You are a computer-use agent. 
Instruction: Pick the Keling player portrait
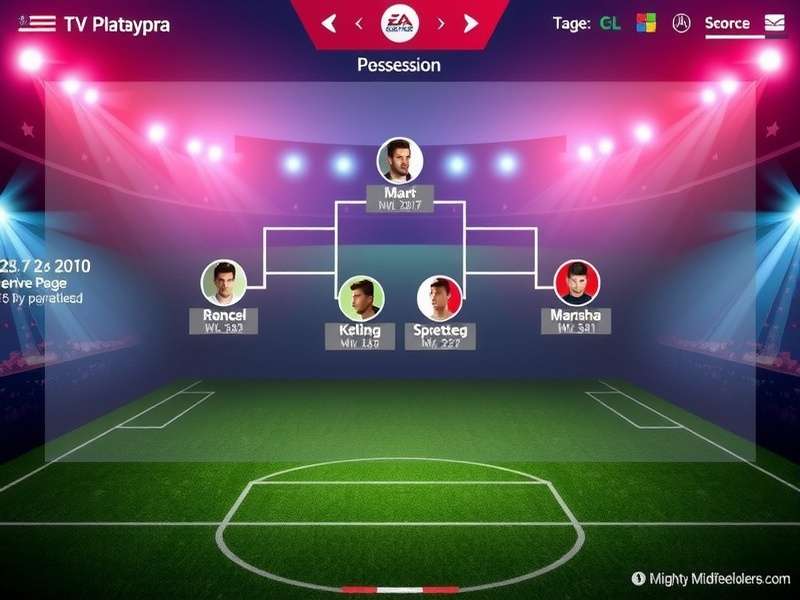361,298
